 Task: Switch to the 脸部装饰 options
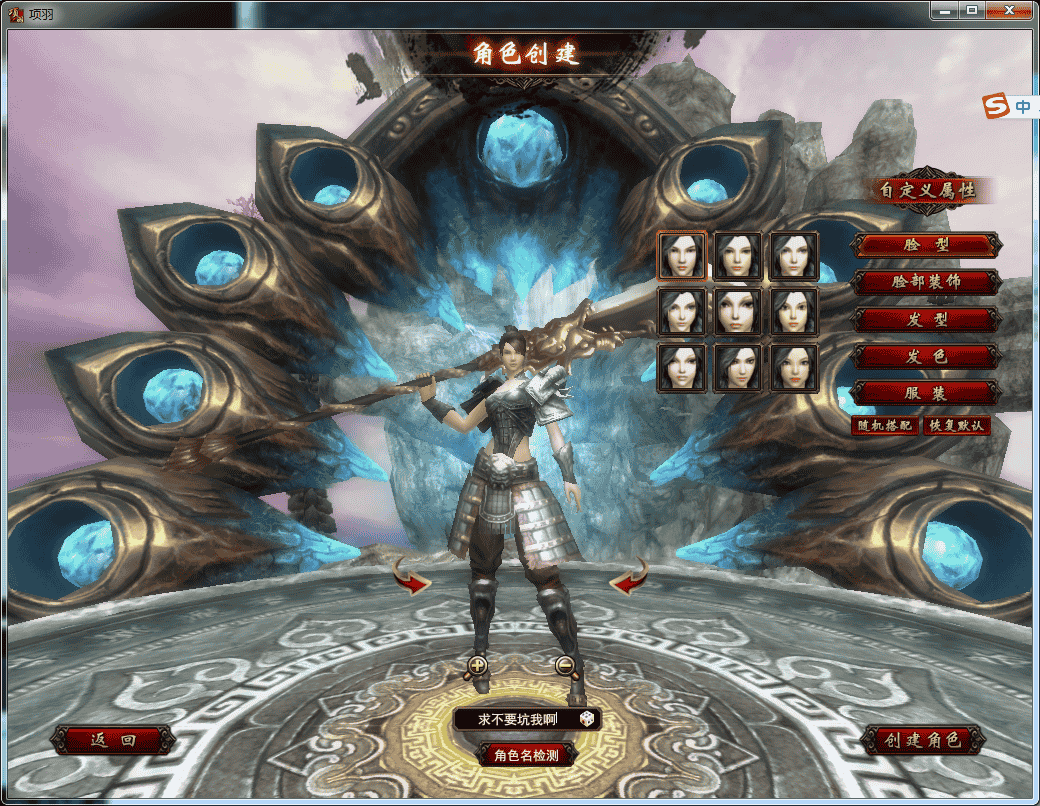(925, 282)
